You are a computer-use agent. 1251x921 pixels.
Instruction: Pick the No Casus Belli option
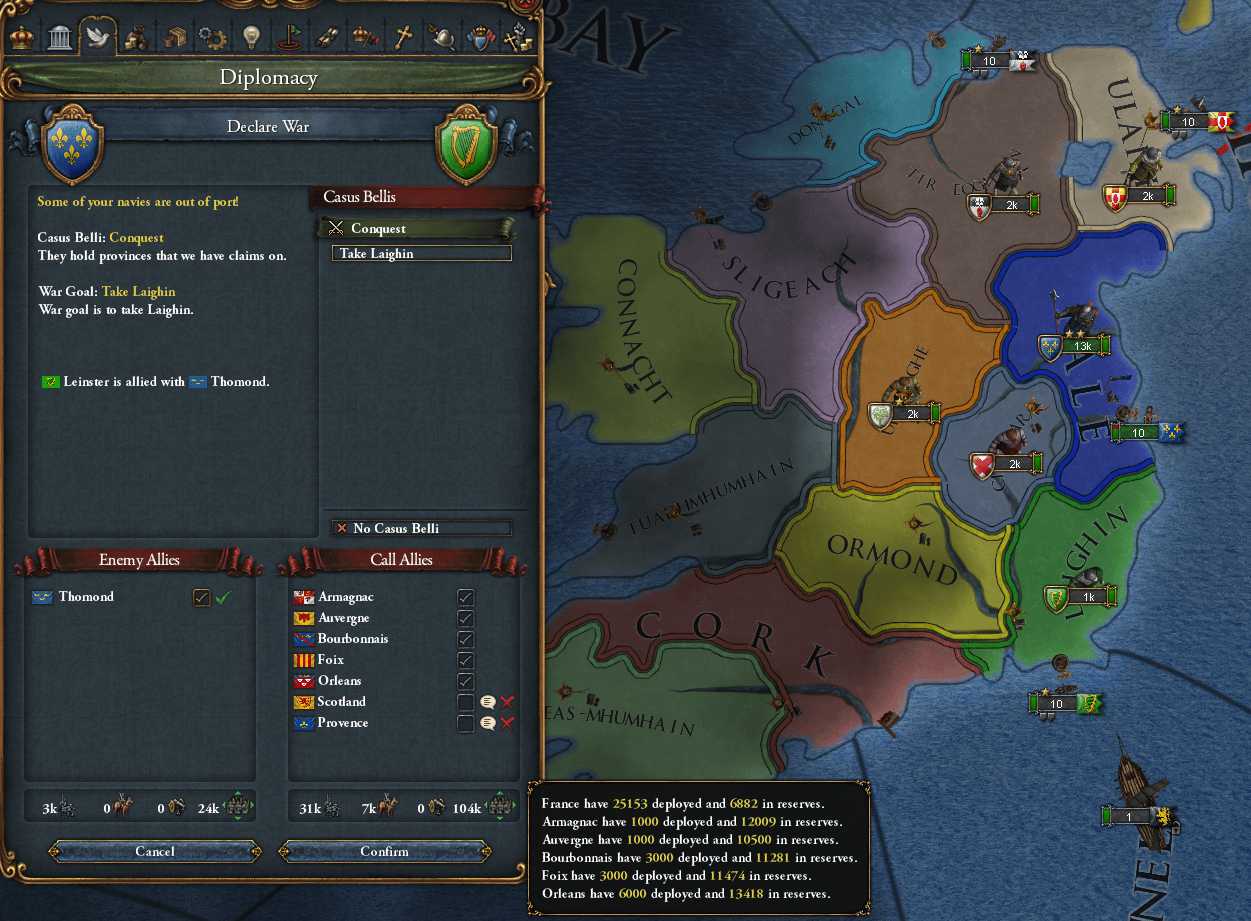(x=421, y=528)
